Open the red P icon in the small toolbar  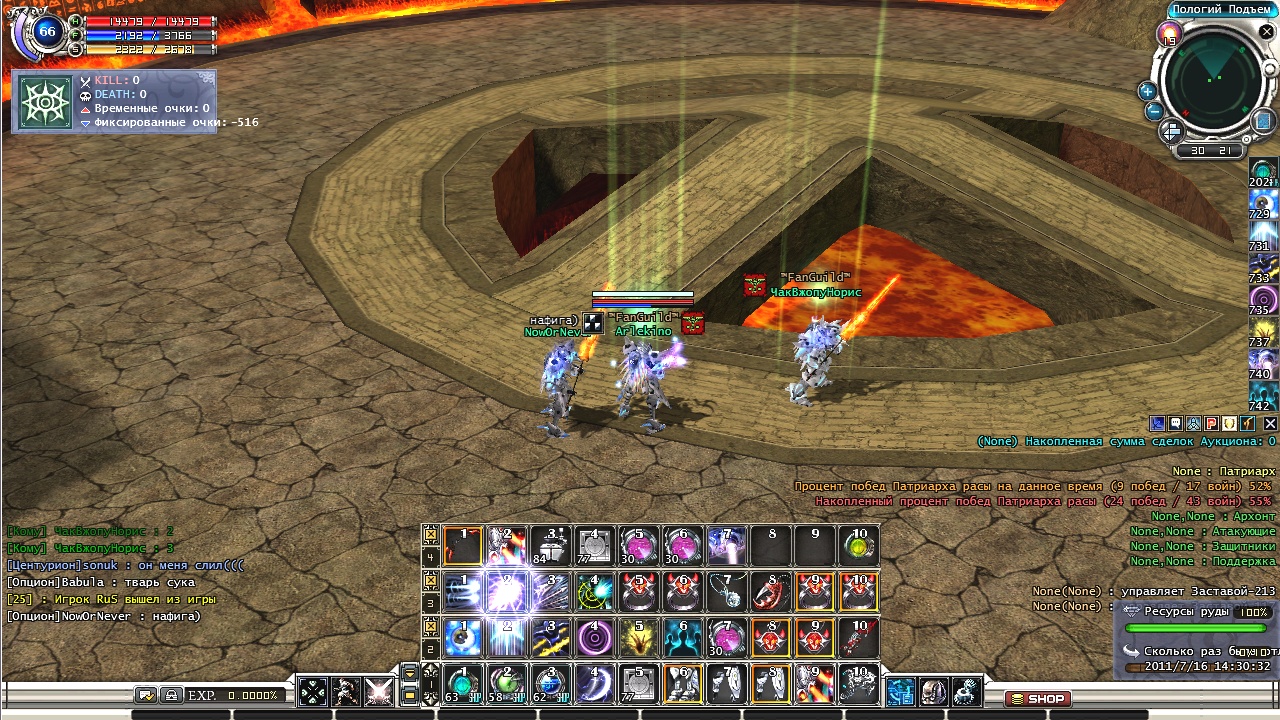tap(1211, 423)
